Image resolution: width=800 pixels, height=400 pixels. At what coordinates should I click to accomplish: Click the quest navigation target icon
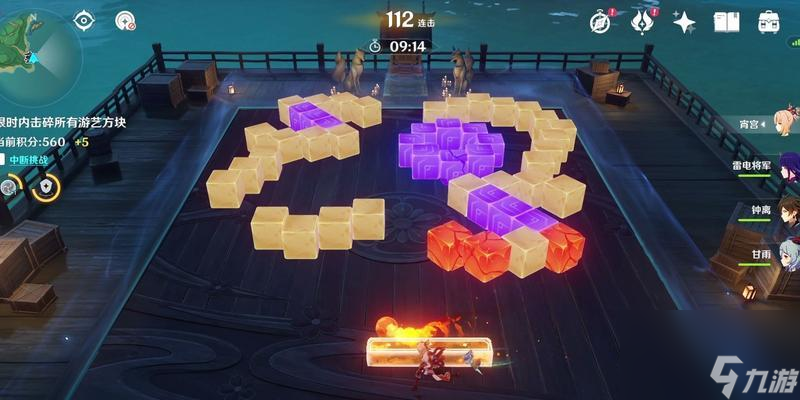(83, 19)
